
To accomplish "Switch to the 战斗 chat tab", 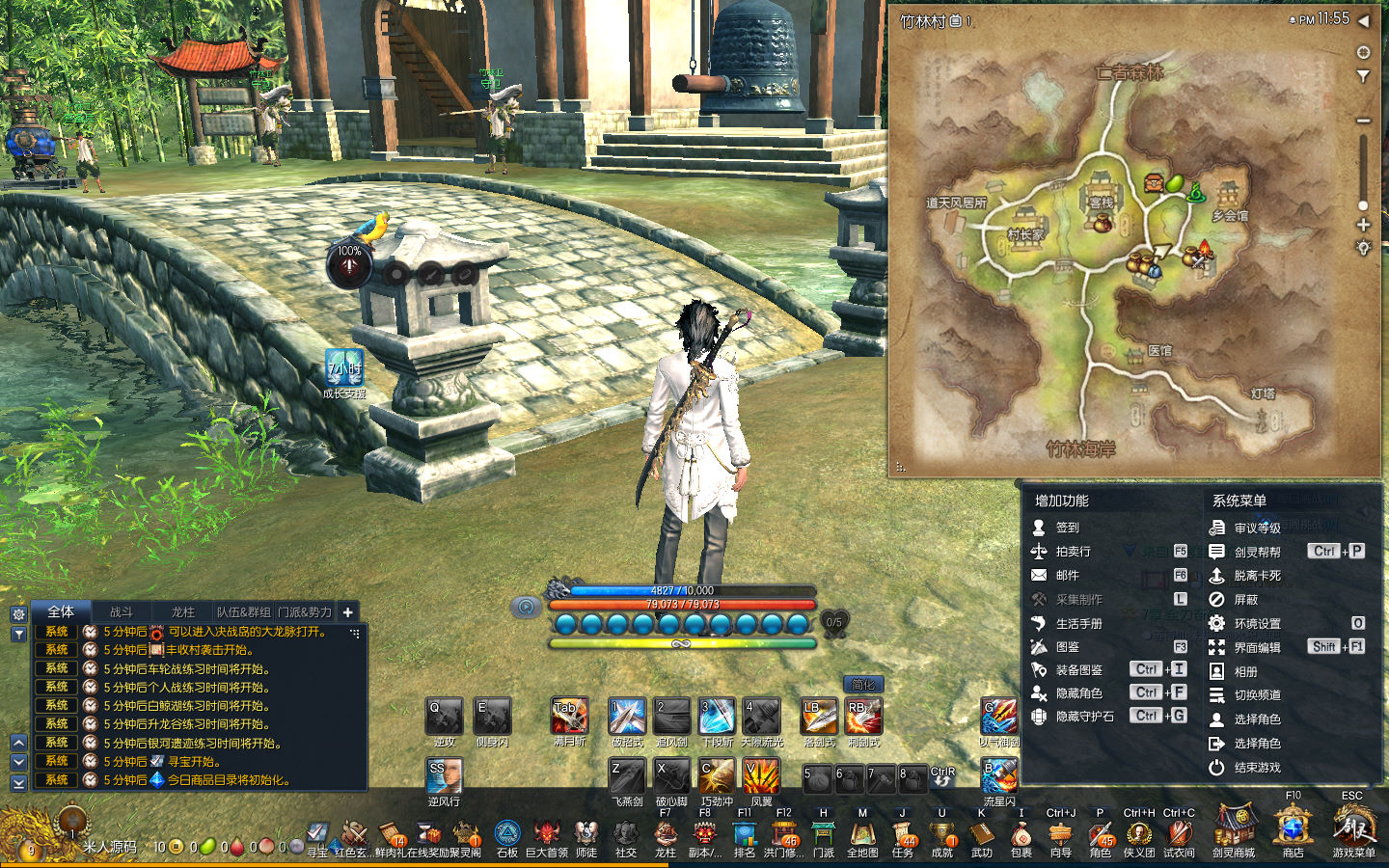I will pyautogui.click(x=122, y=611).
